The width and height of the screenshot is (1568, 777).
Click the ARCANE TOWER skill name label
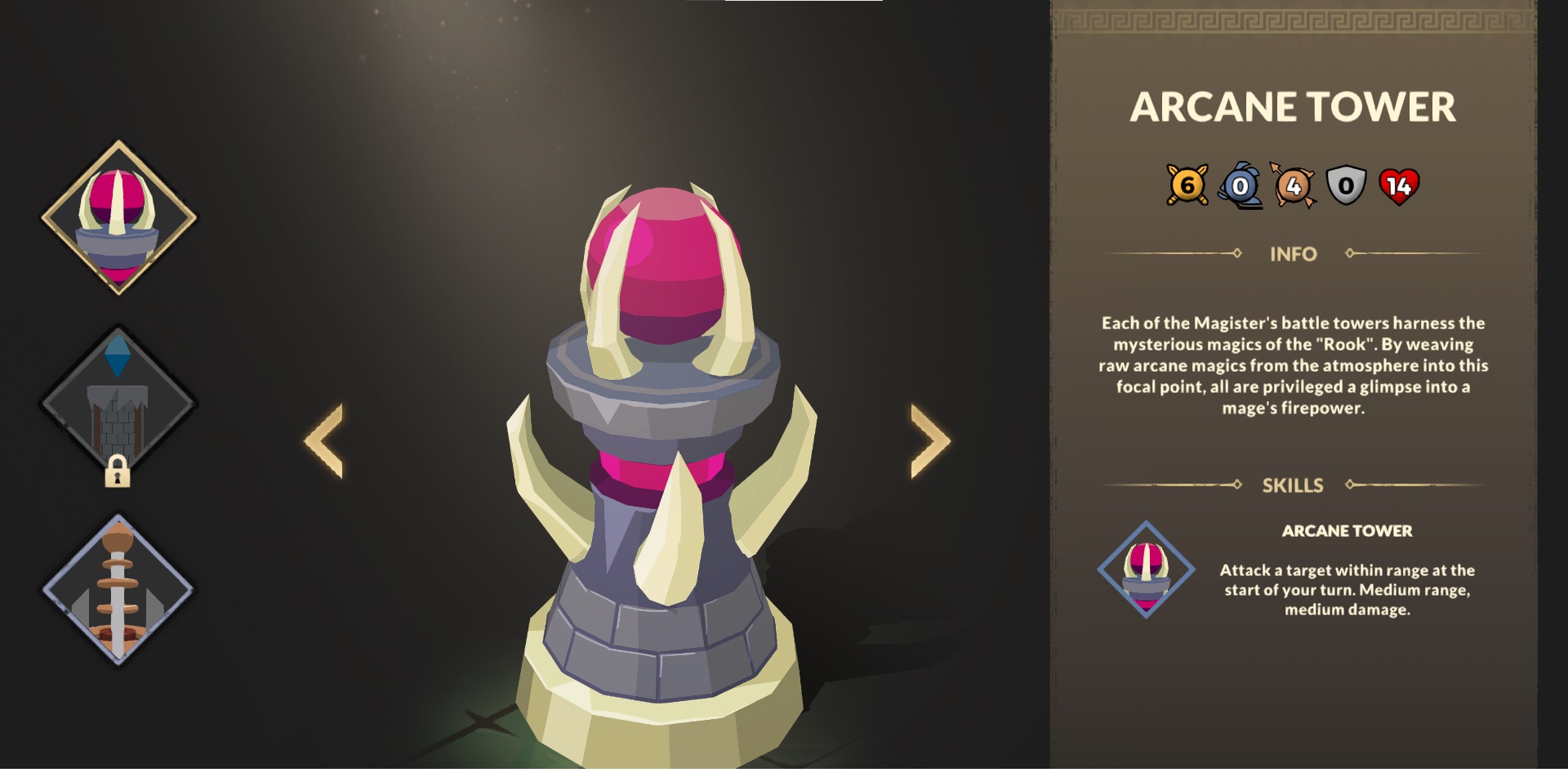(1349, 530)
